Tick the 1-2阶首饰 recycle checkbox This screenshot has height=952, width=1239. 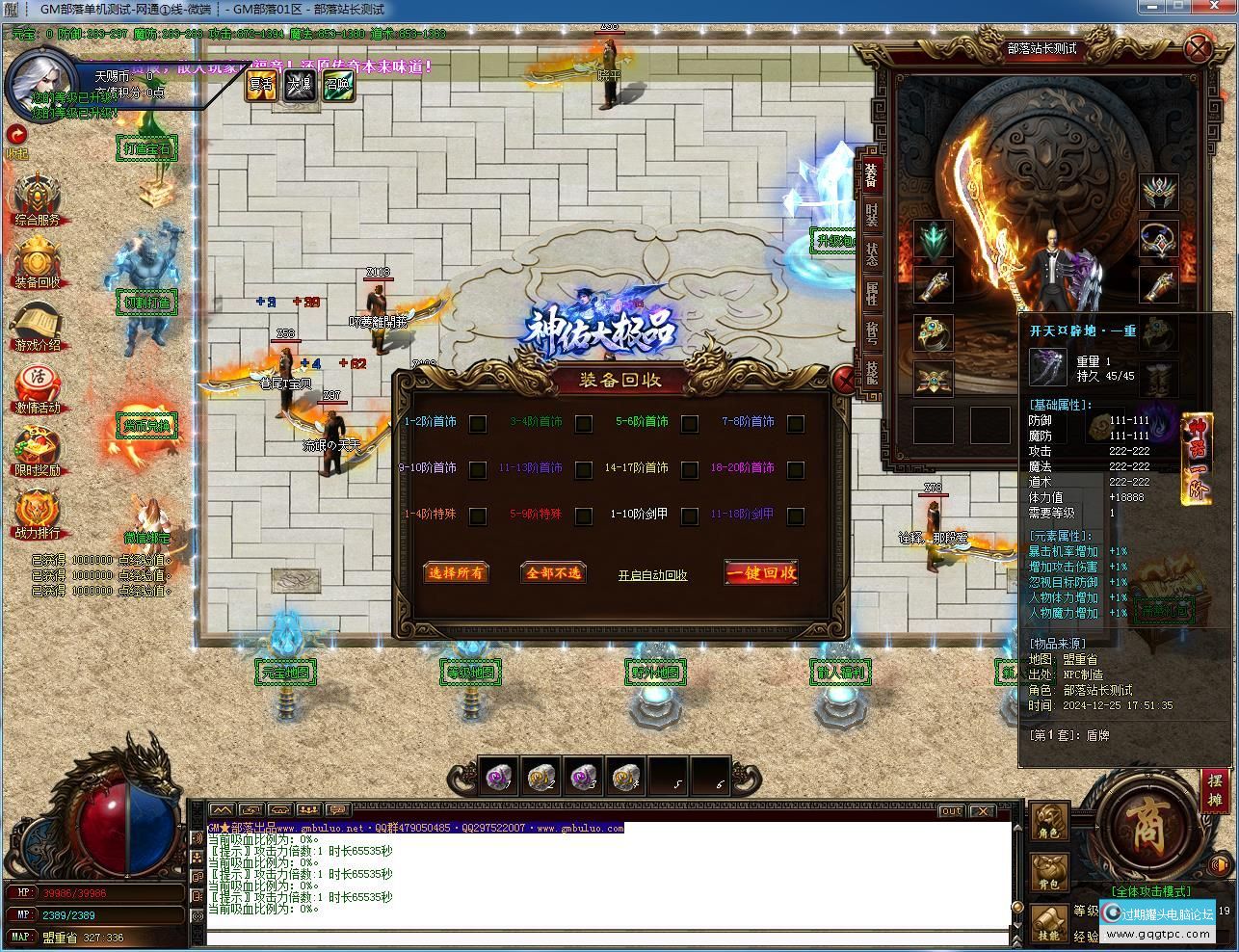477,423
